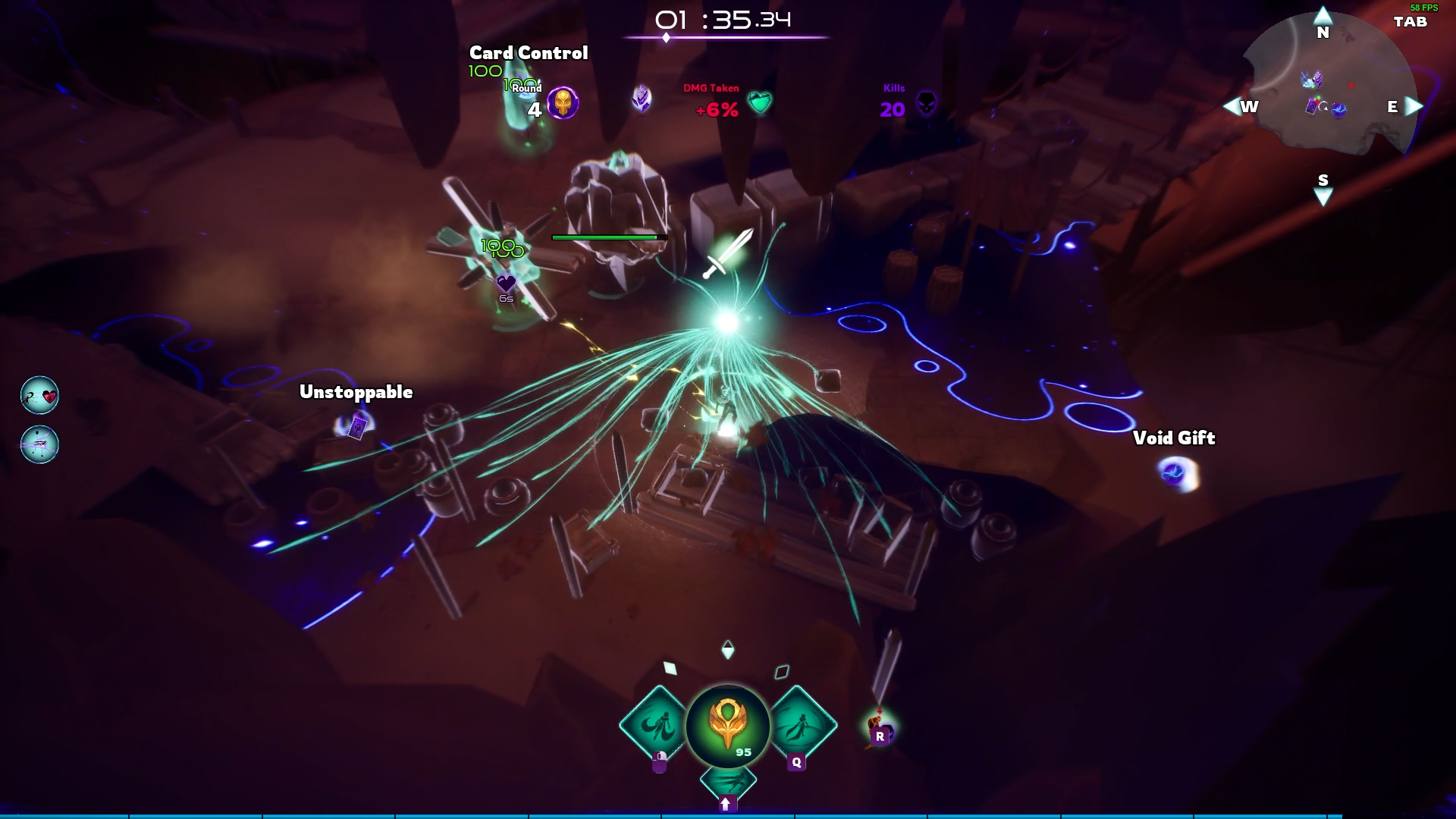The height and width of the screenshot is (819, 1456).
Task: Use the R ultimate ability icon
Action: tap(880, 730)
